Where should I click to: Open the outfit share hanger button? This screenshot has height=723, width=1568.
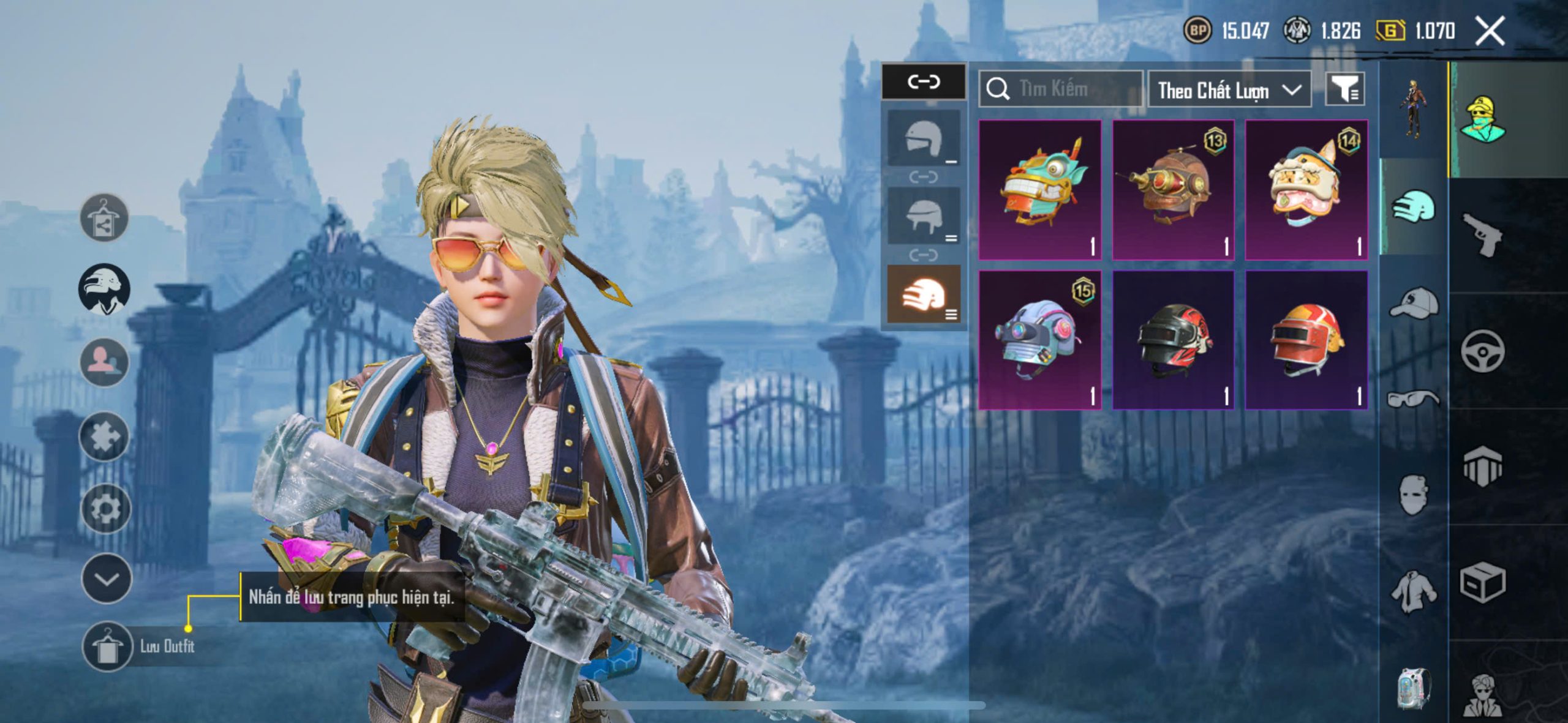pyautogui.click(x=104, y=218)
